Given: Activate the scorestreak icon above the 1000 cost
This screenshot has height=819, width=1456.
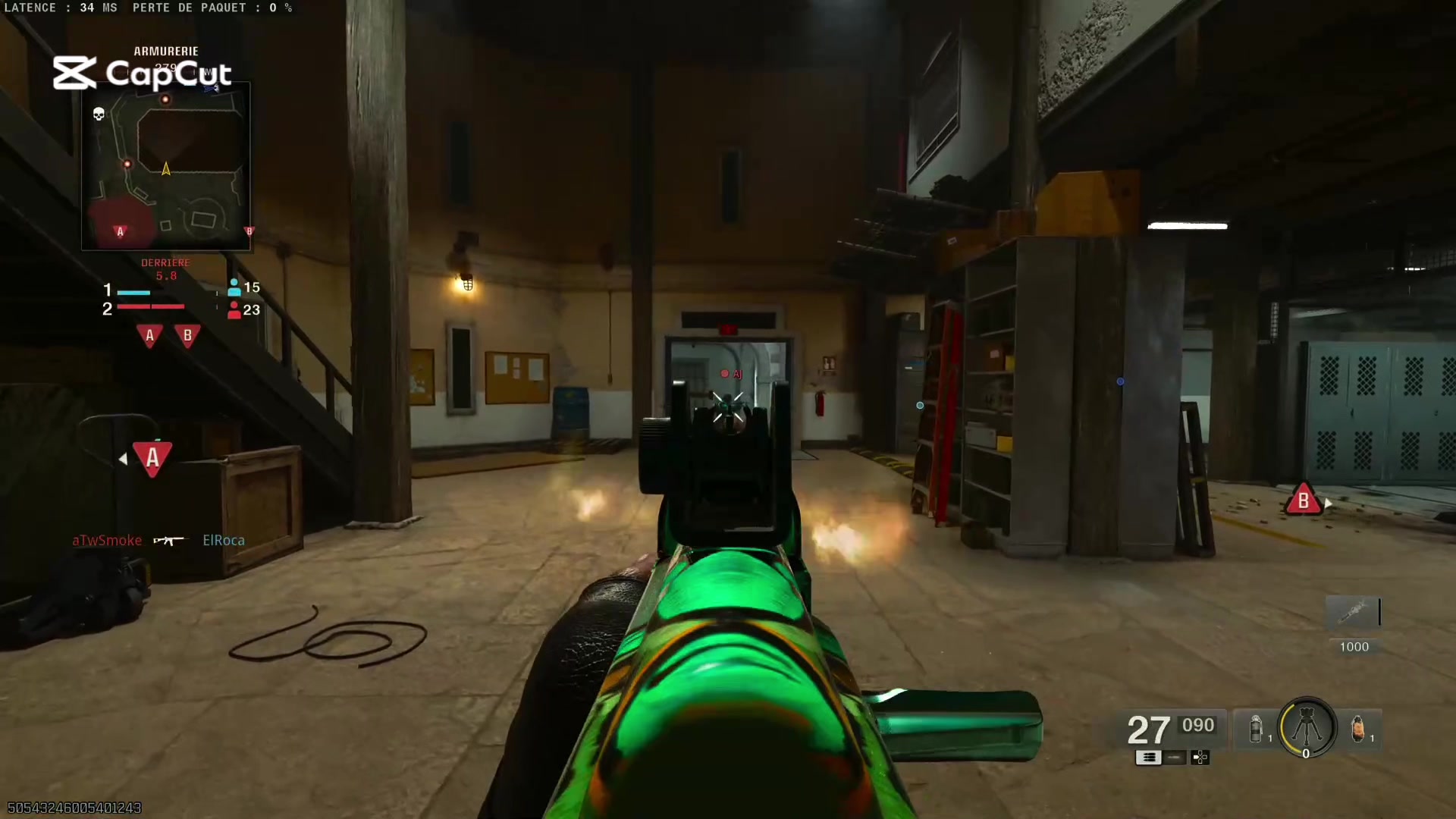Looking at the screenshot, I should 1354,612.
